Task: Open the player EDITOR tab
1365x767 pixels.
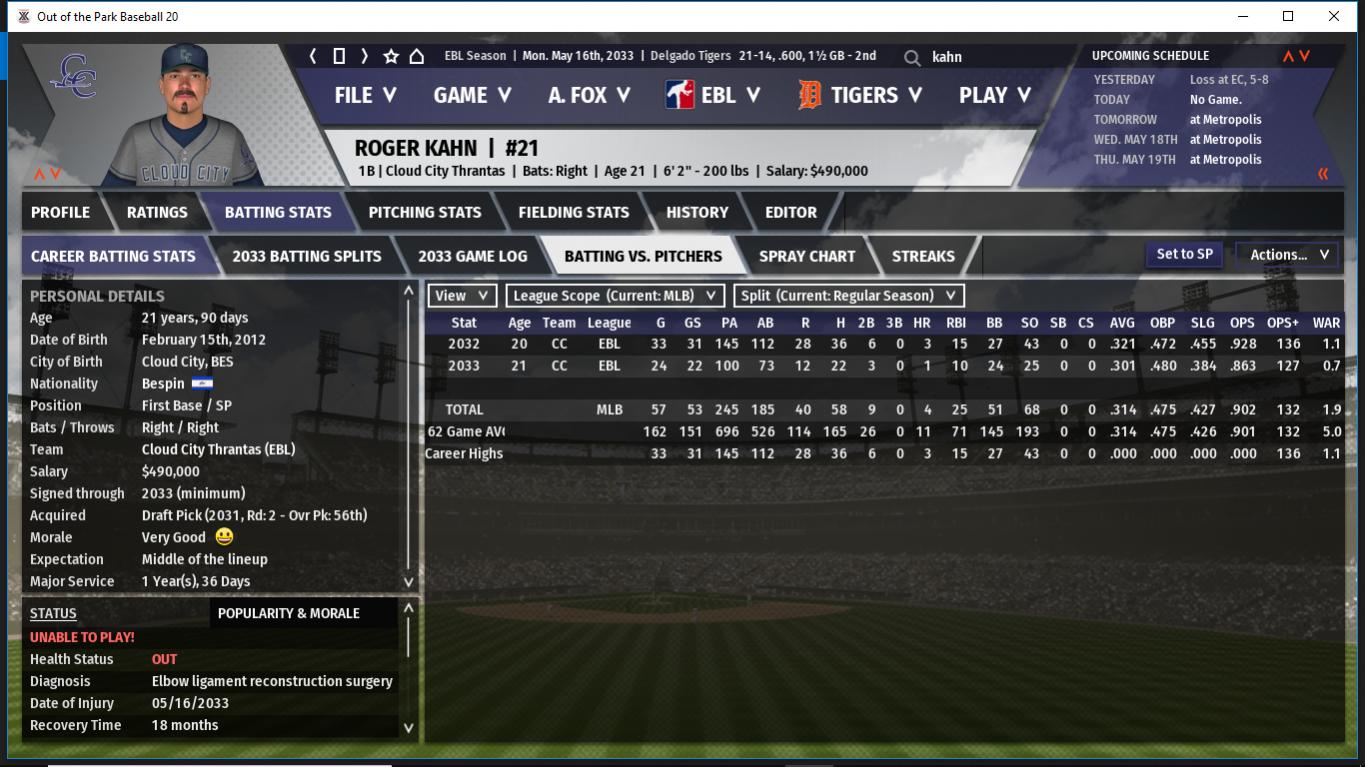Action: (x=791, y=212)
